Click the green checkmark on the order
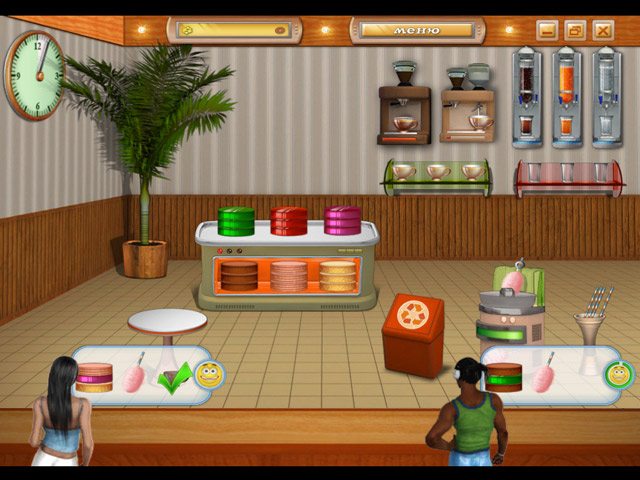Image resolution: width=640 pixels, height=480 pixels. point(174,380)
